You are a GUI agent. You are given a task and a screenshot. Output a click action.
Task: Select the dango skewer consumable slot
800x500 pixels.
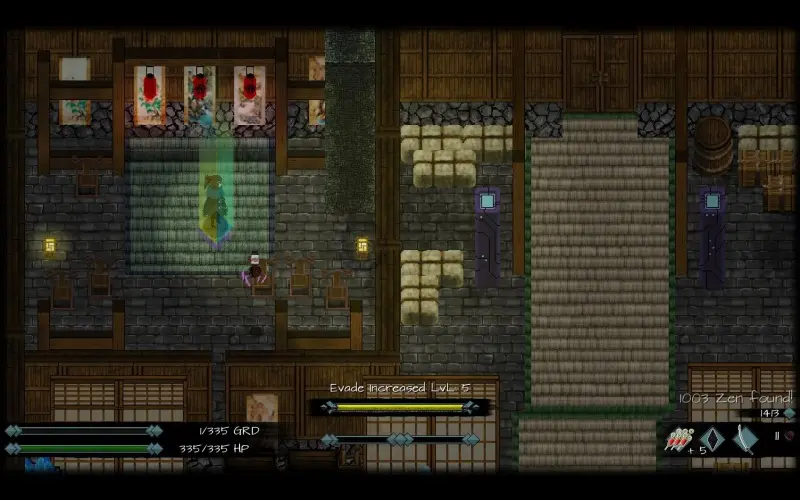pyautogui.click(x=677, y=440)
